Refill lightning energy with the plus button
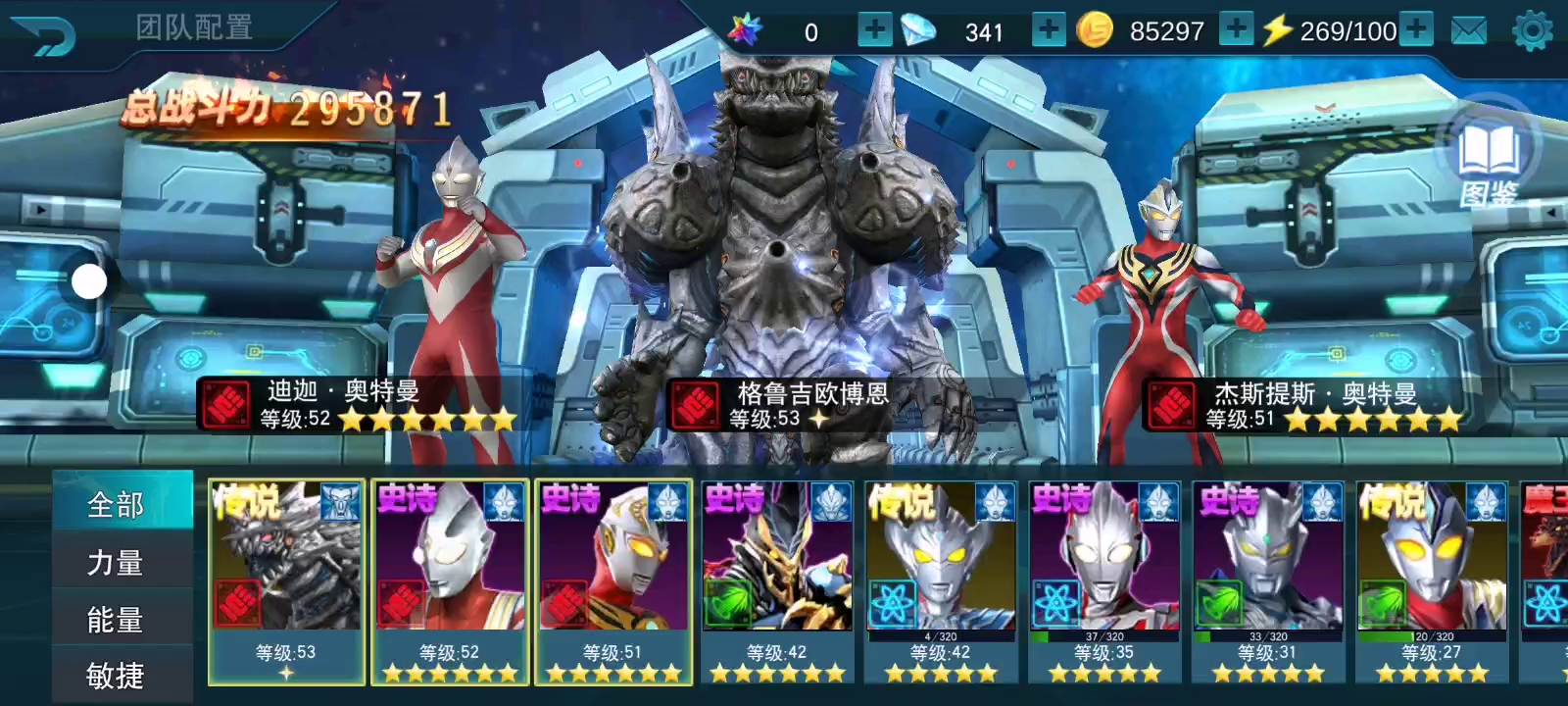Viewport: 1568px width, 706px height. pyautogui.click(x=1416, y=30)
